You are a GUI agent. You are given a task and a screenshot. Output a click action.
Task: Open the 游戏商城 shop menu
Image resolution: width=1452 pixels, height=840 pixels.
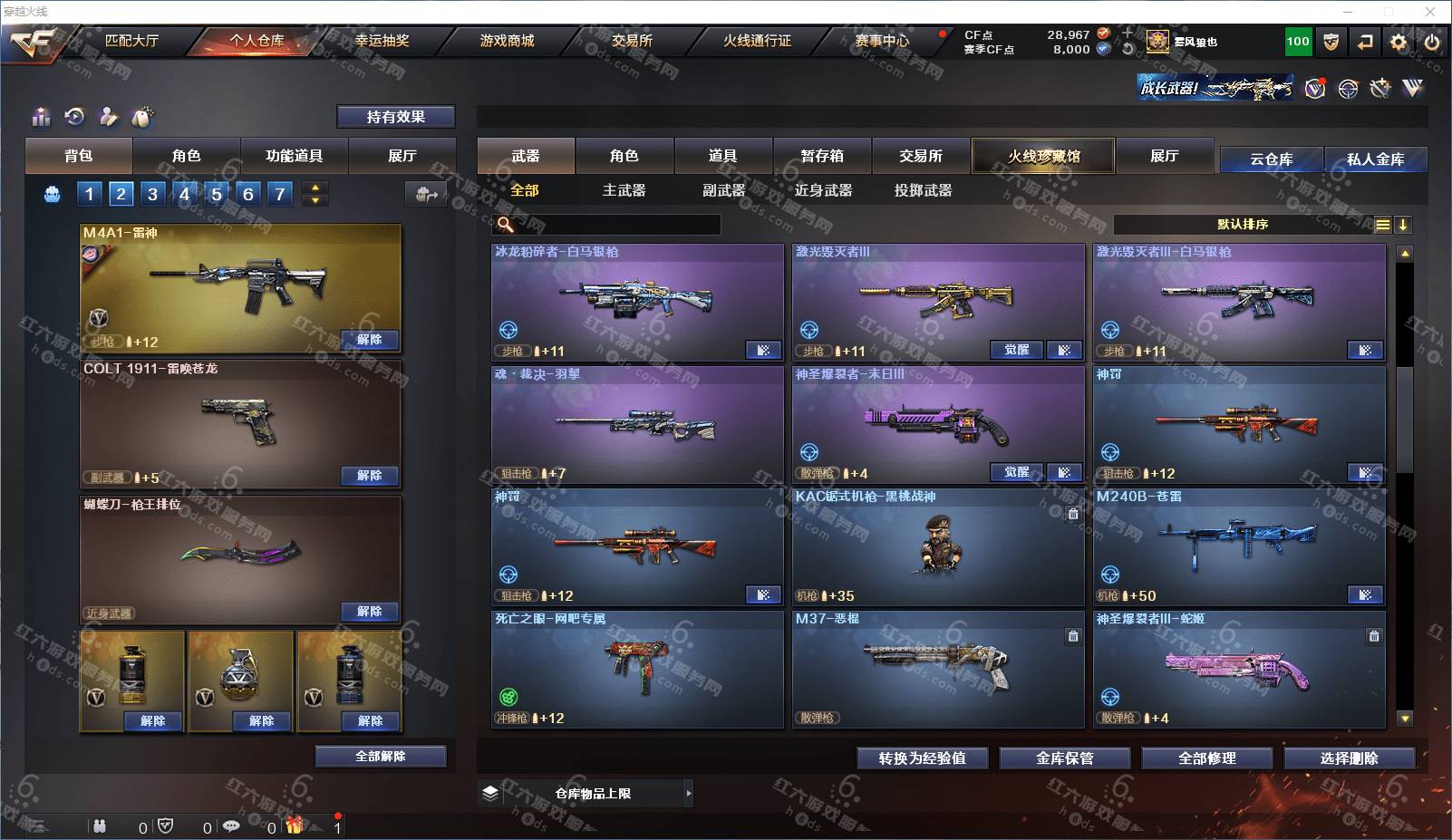pos(507,41)
